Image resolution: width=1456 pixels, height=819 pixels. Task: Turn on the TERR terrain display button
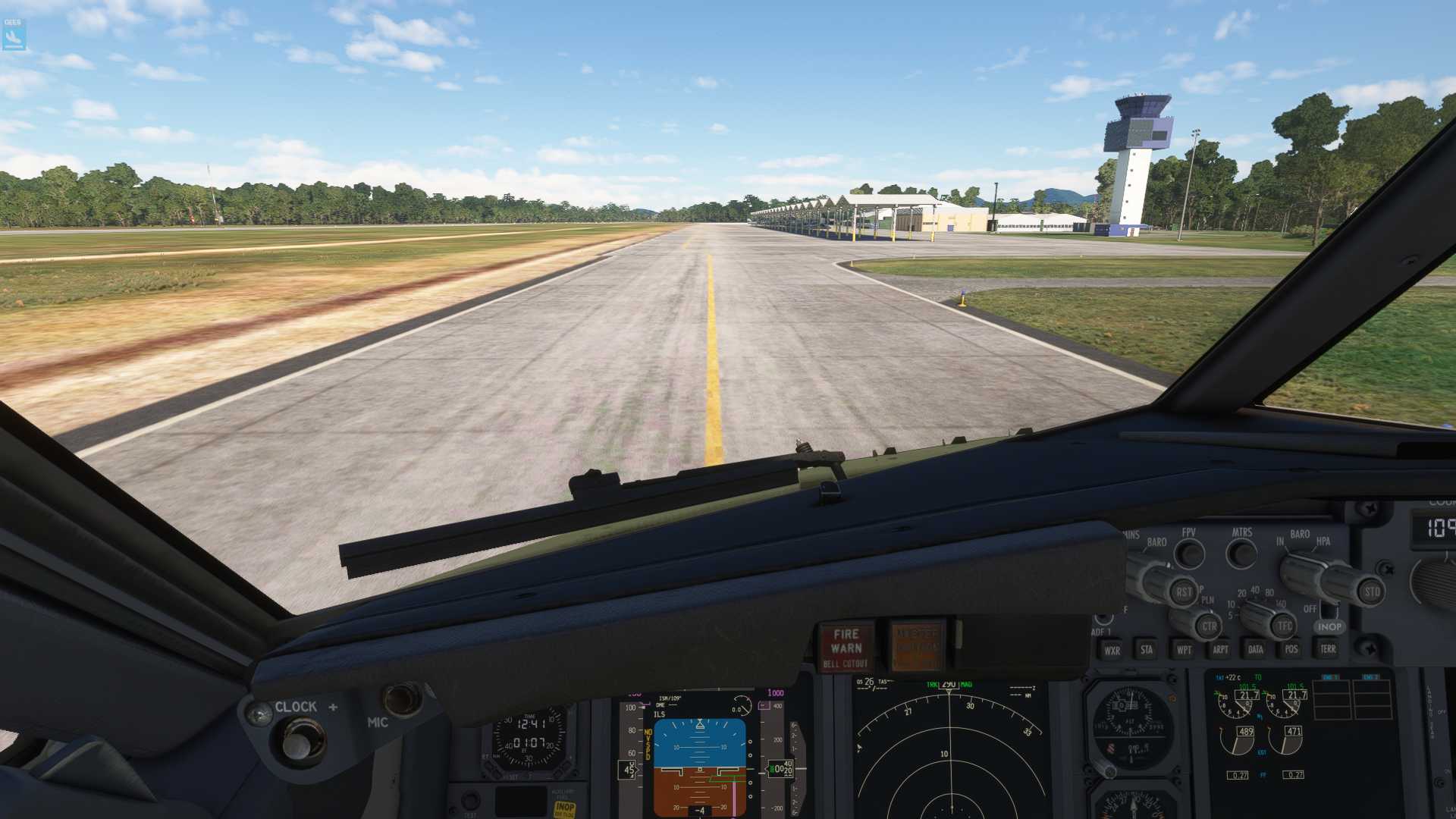[x=1327, y=649]
